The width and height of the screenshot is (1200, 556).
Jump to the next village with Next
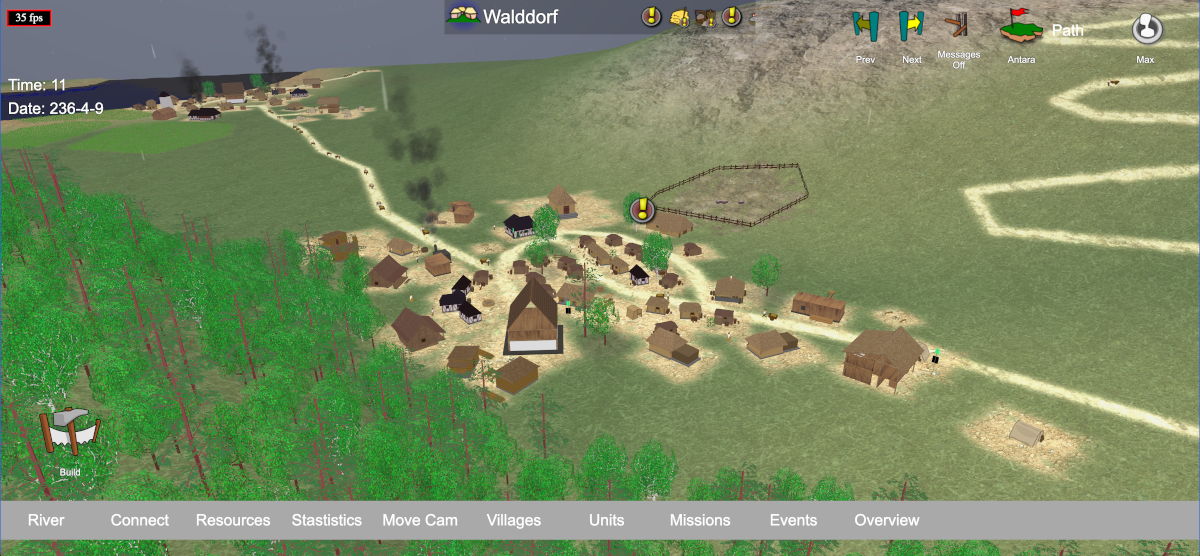(x=911, y=26)
